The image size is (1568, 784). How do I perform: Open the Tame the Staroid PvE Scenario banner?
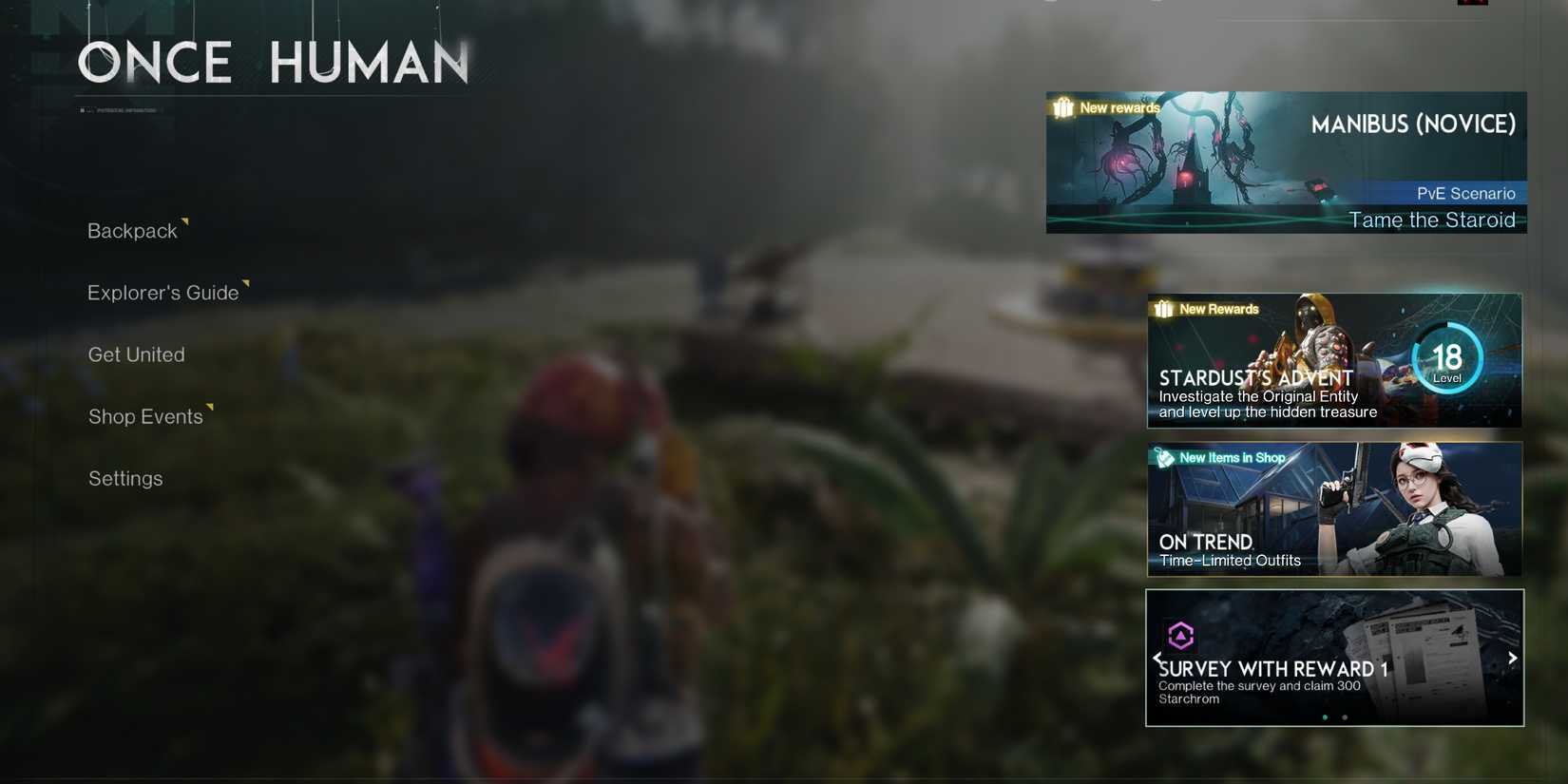(1286, 163)
